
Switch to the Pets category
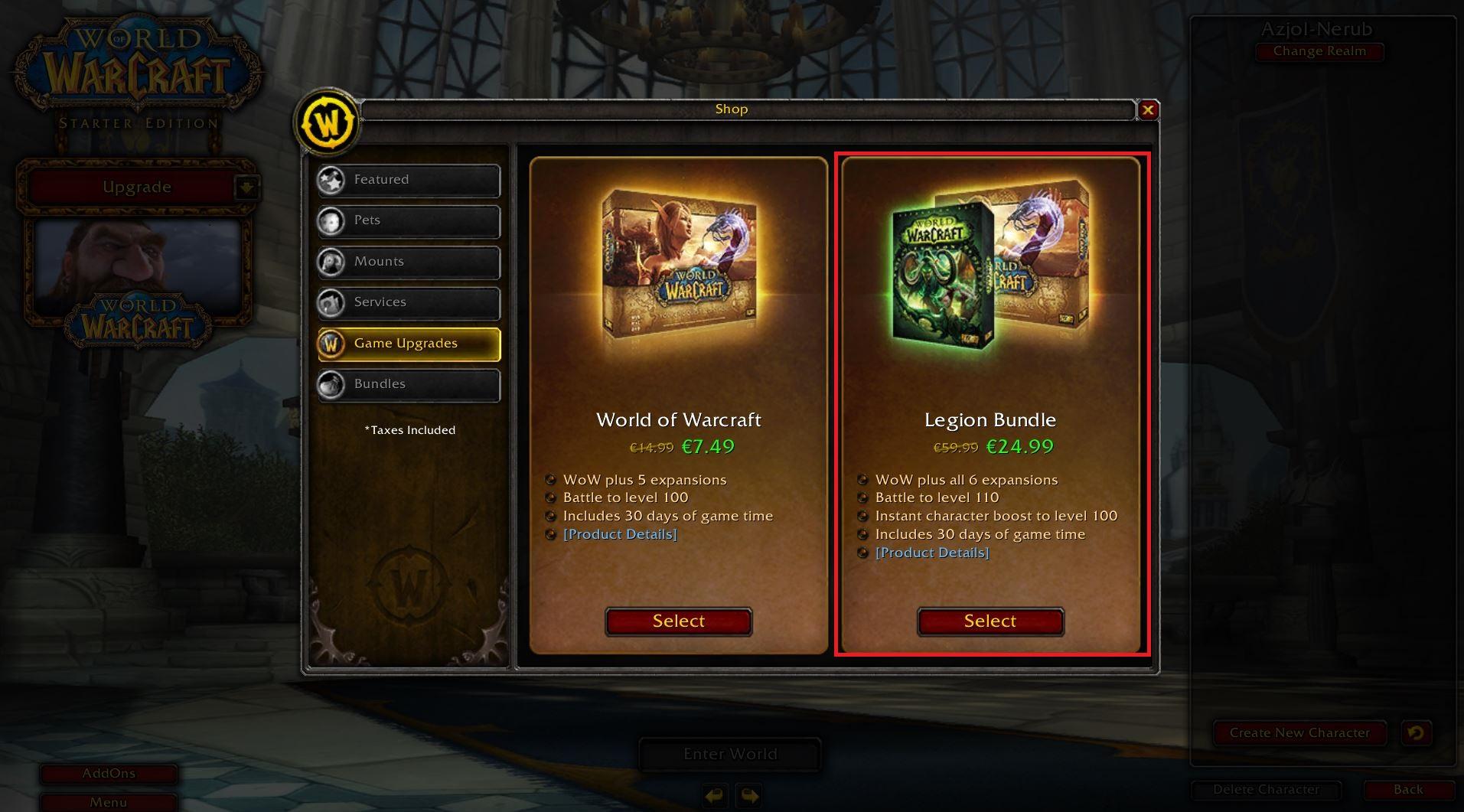[409, 220]
